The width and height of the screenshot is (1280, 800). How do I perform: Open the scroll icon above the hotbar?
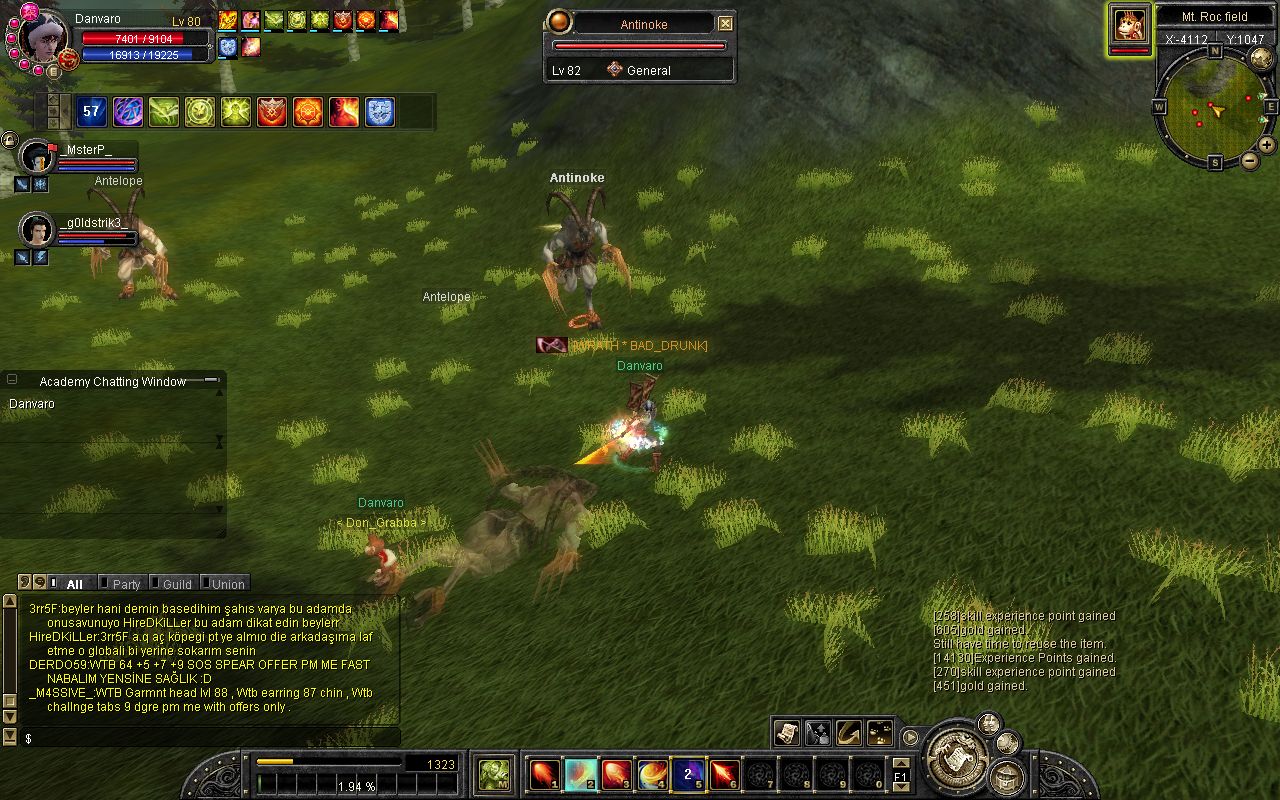point(787,733)
